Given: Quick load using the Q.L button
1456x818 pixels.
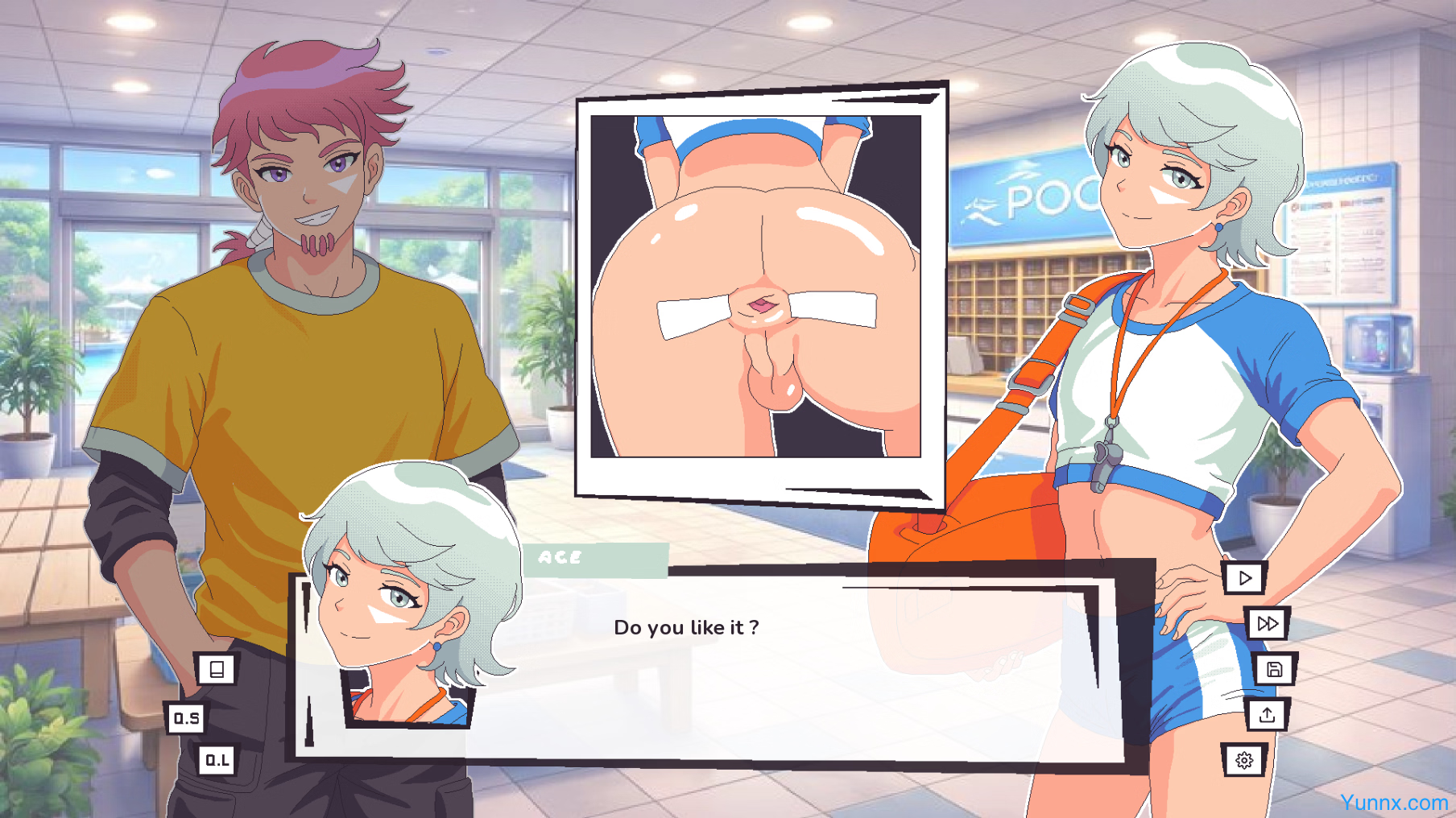Looking at the screenshot, I should click(217, 760).
